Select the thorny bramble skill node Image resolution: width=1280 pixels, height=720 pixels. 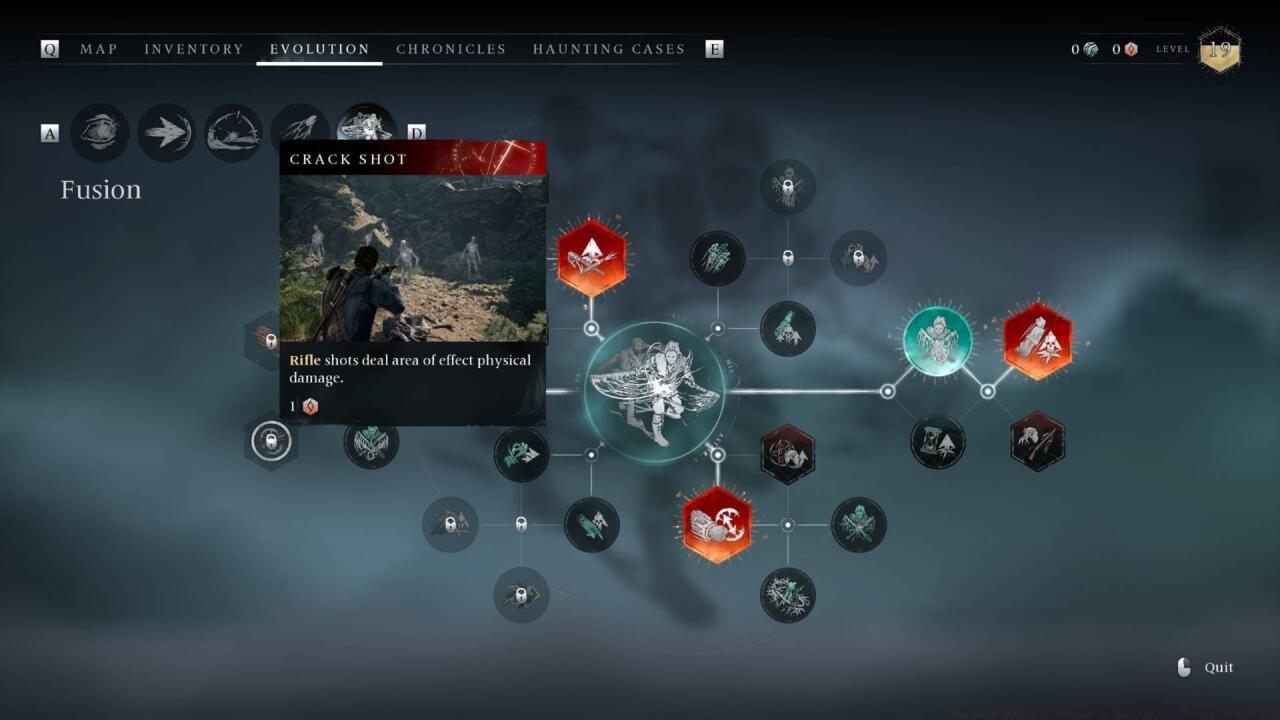pos(788,596)
